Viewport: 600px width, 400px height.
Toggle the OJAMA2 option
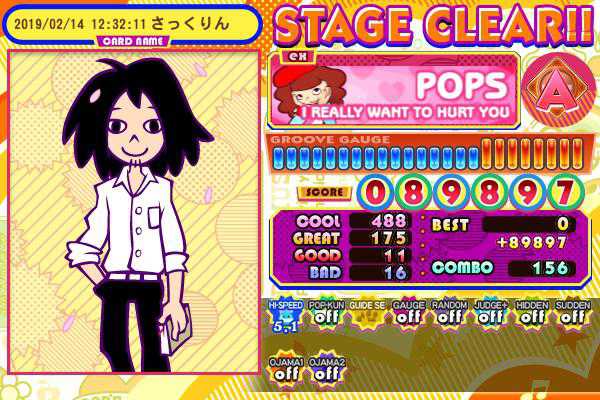pyautogui.click(x=326, y=369)
